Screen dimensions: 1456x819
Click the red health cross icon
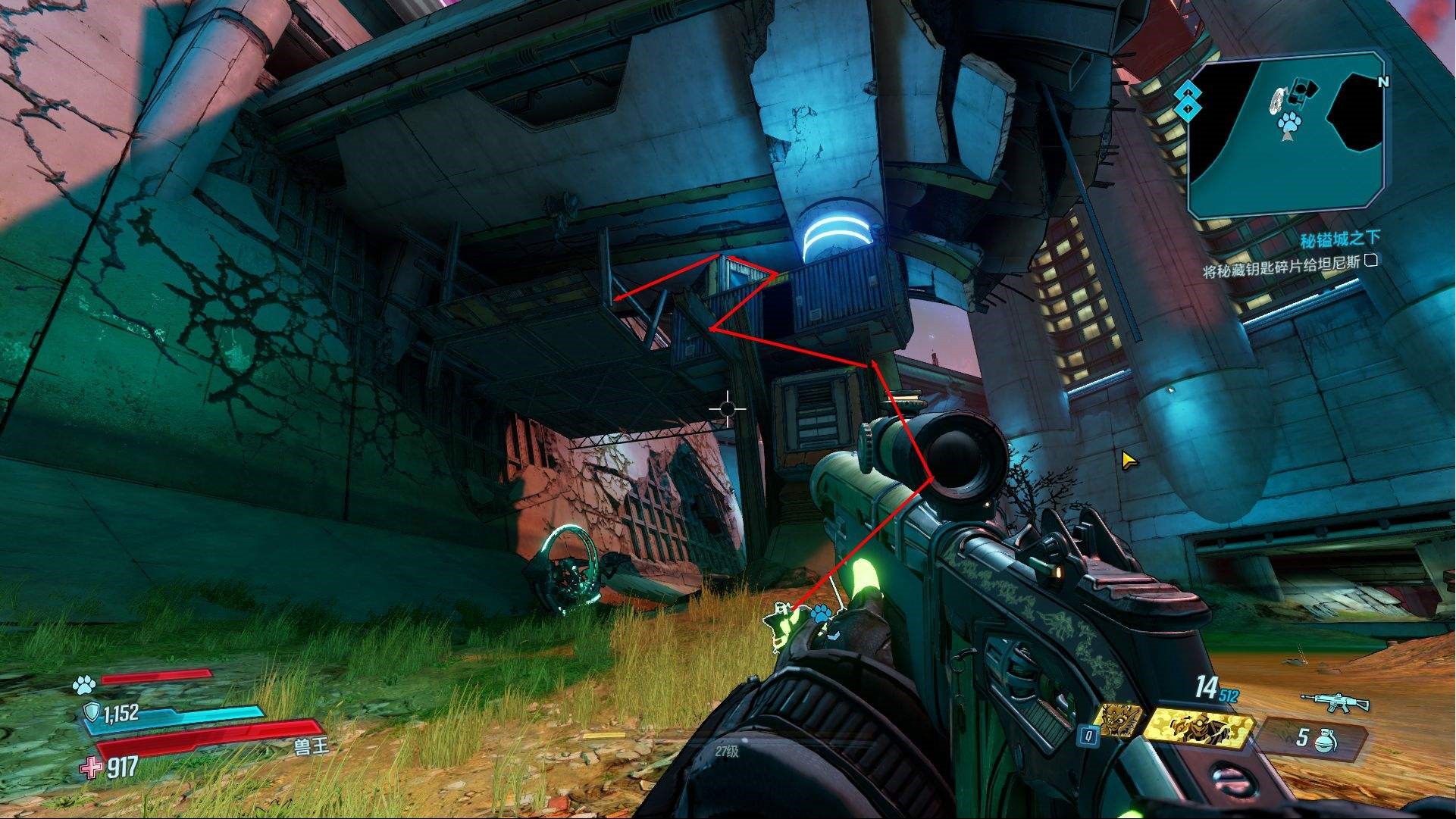pos(92,767)
